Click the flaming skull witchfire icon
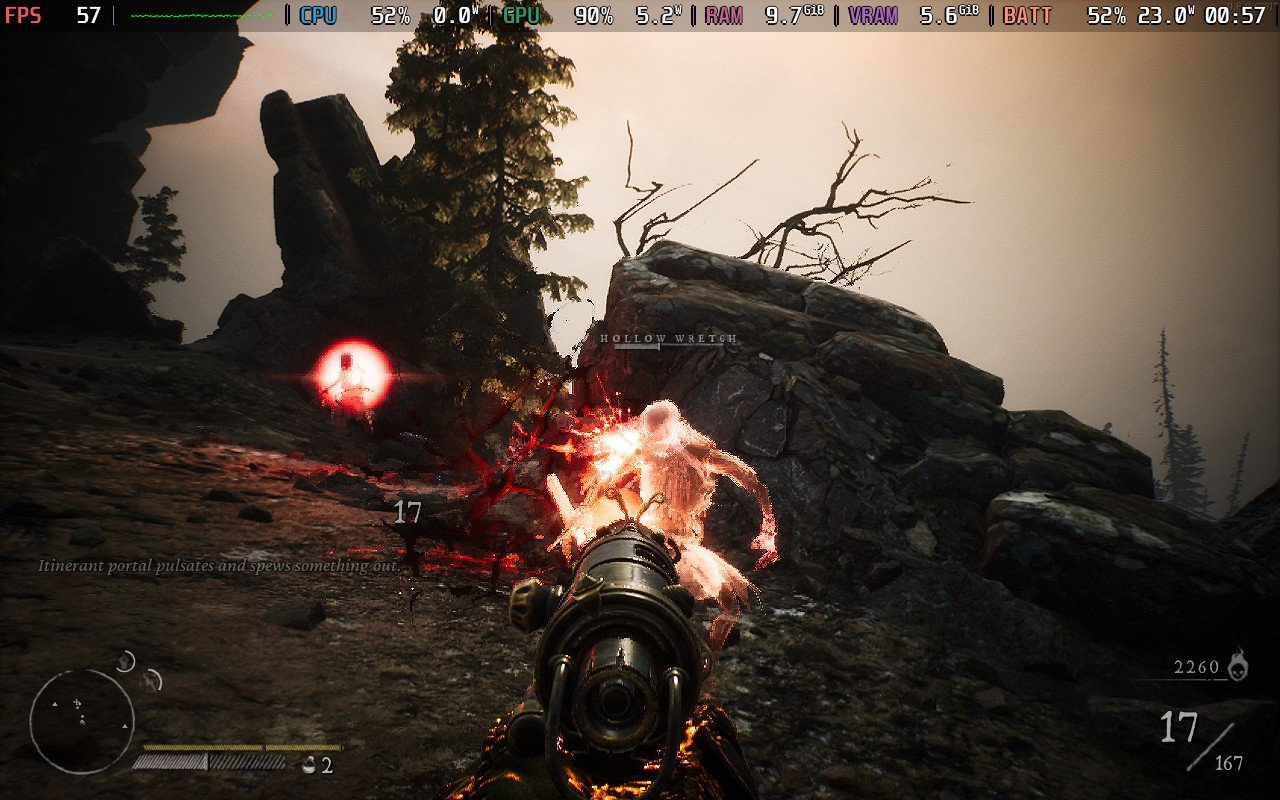Viewport: 1280px width, 800px height. pos(1238,664)
